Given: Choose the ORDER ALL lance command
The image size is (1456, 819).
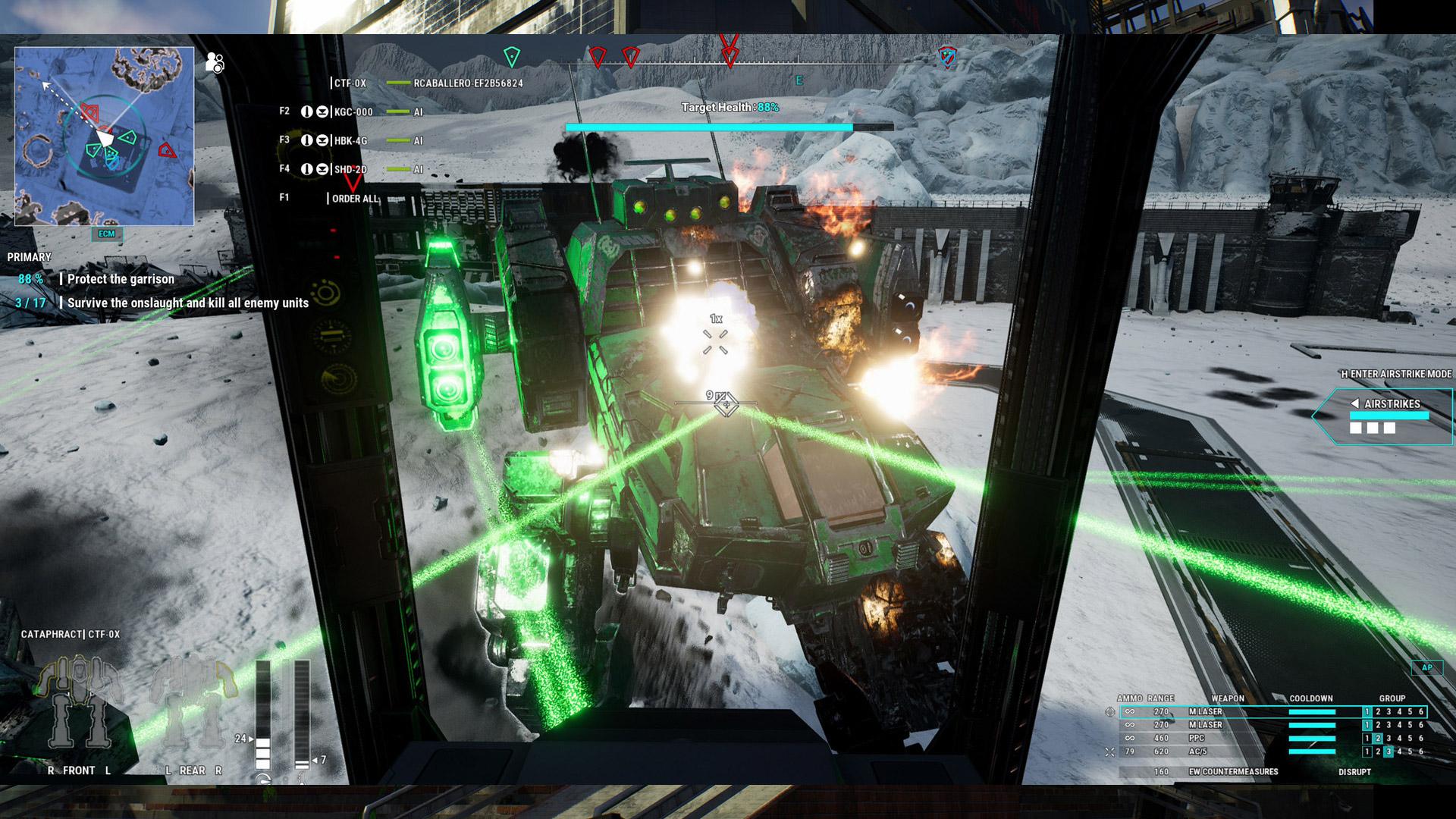Looking at the screenshot, I should tap(355, 199).
